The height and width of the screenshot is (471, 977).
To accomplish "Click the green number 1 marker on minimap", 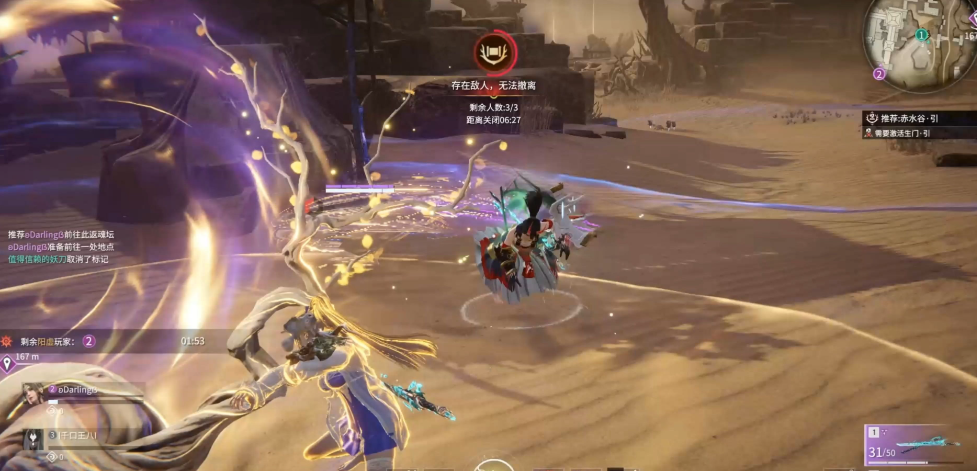I will 920,34.
